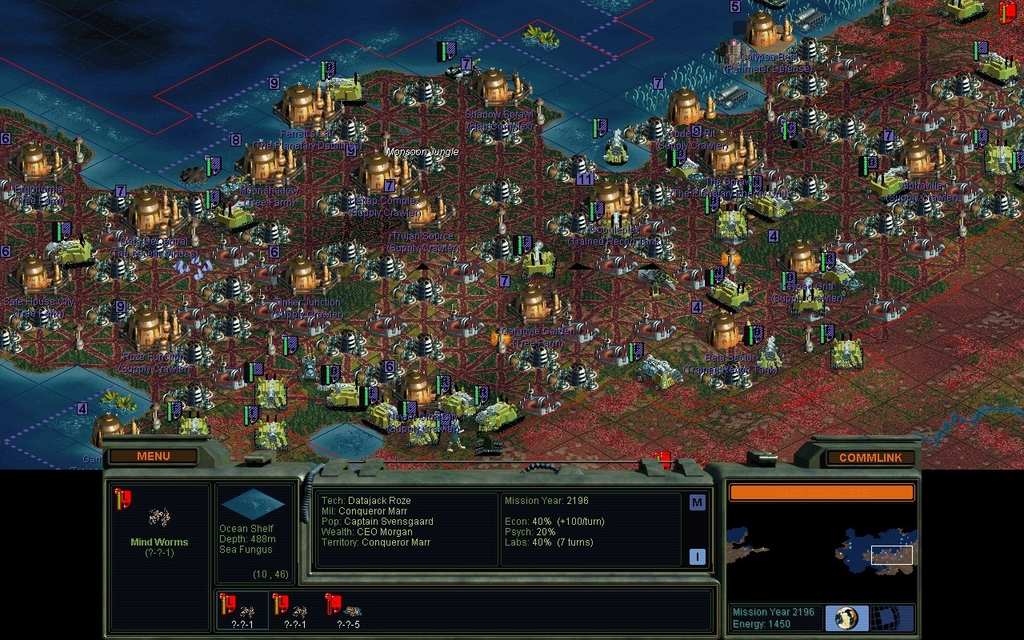Open the MENU button

coord(153,456)
